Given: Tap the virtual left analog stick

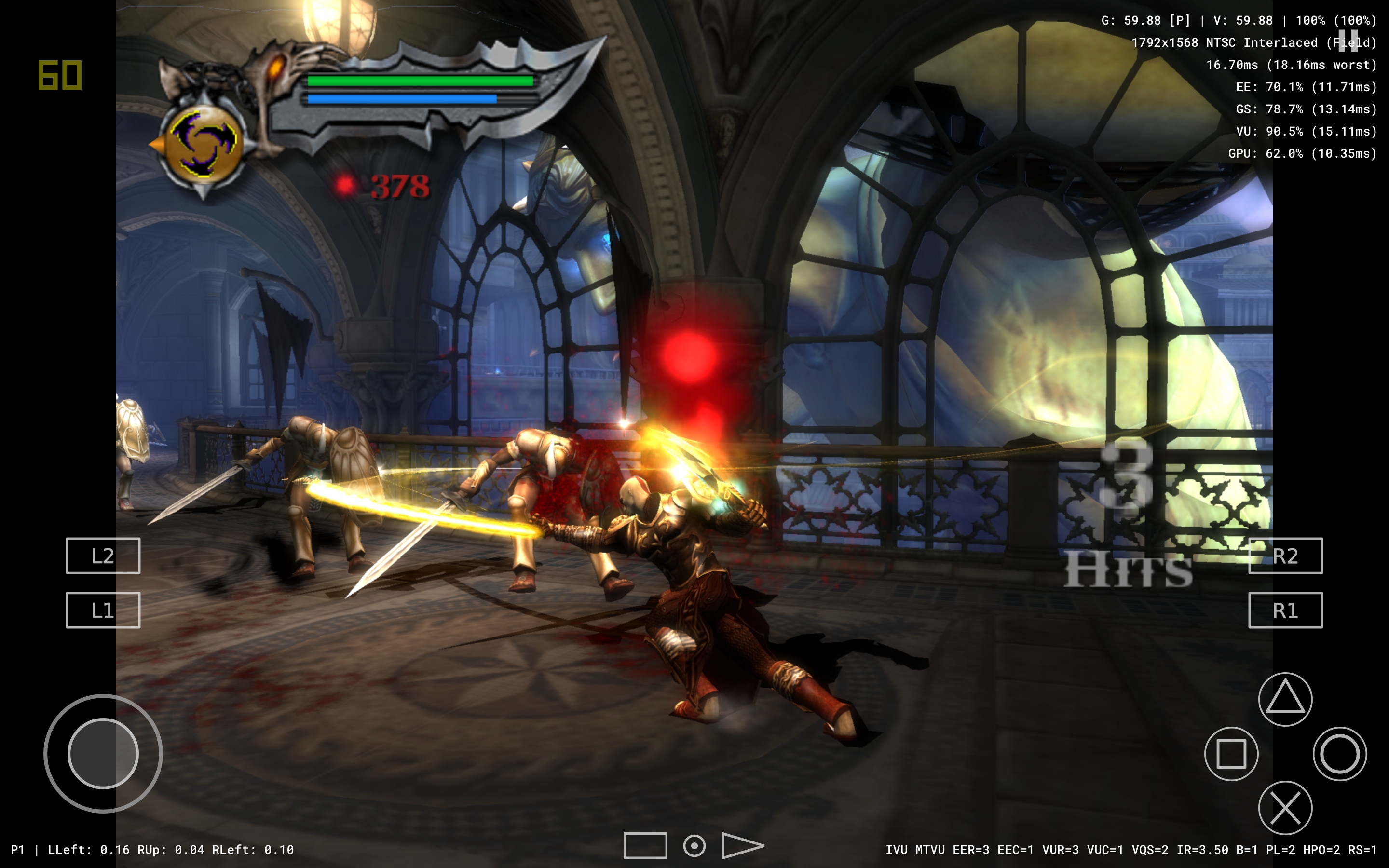Looking at the screenshot, I should 103,753.
